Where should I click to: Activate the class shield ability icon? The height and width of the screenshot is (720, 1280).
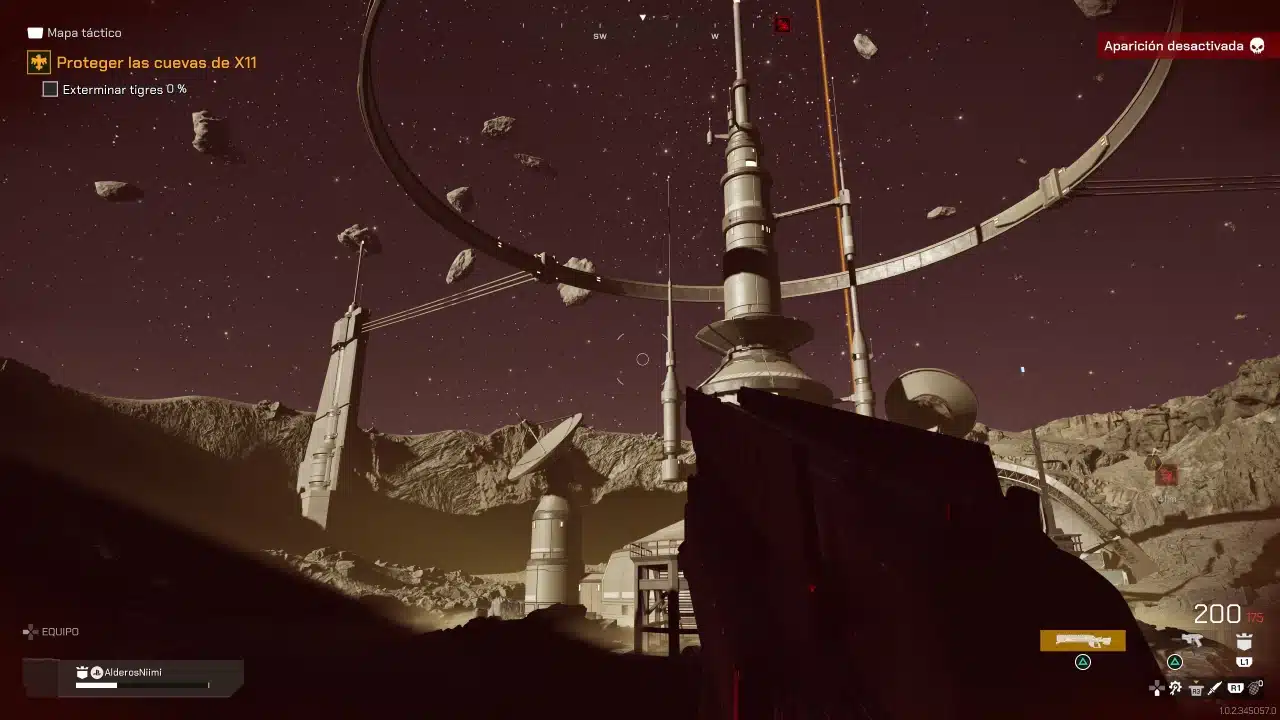tap(1244, 641)
